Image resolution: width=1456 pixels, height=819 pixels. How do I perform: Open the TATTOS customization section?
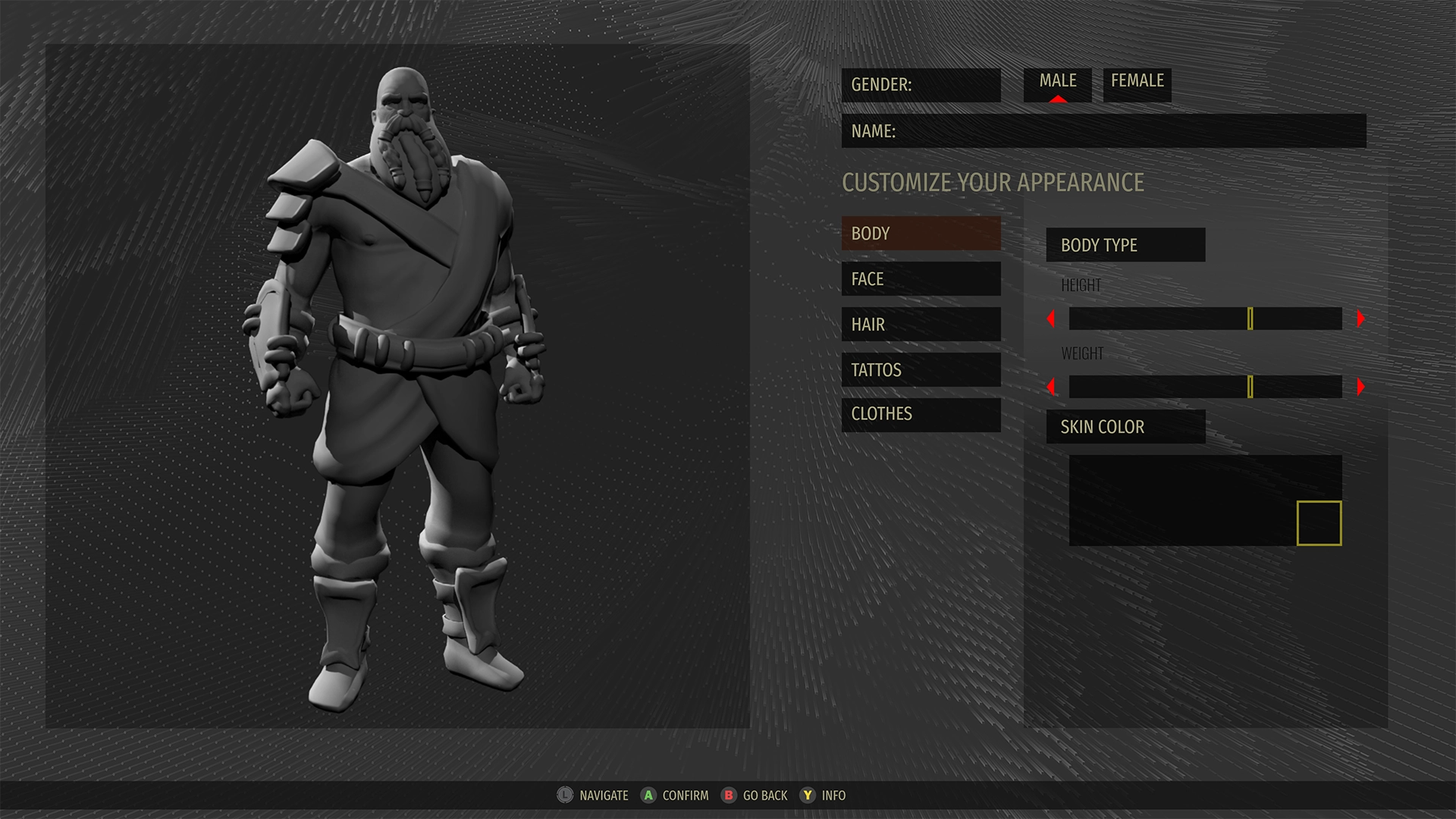(921, 369)
